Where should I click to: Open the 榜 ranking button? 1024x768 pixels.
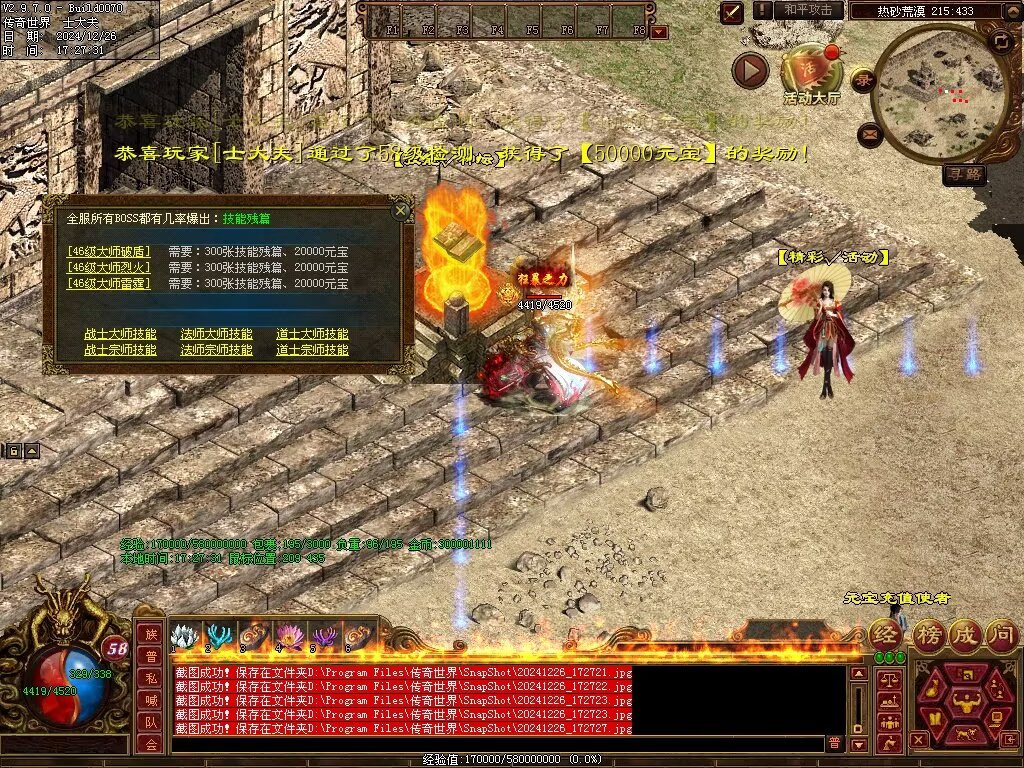(929, 633)
